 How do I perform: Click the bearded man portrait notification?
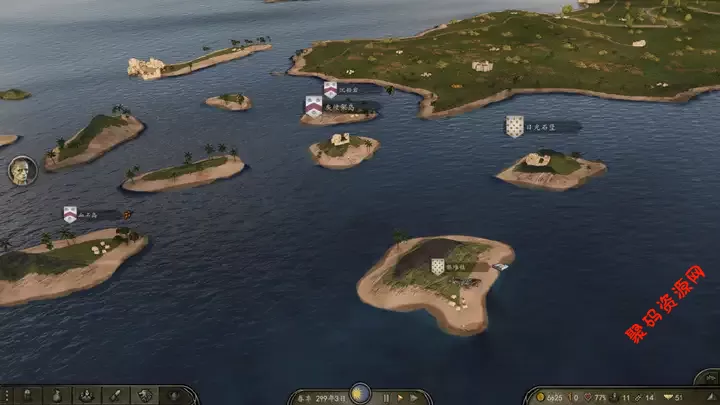(x=22, y=170)
